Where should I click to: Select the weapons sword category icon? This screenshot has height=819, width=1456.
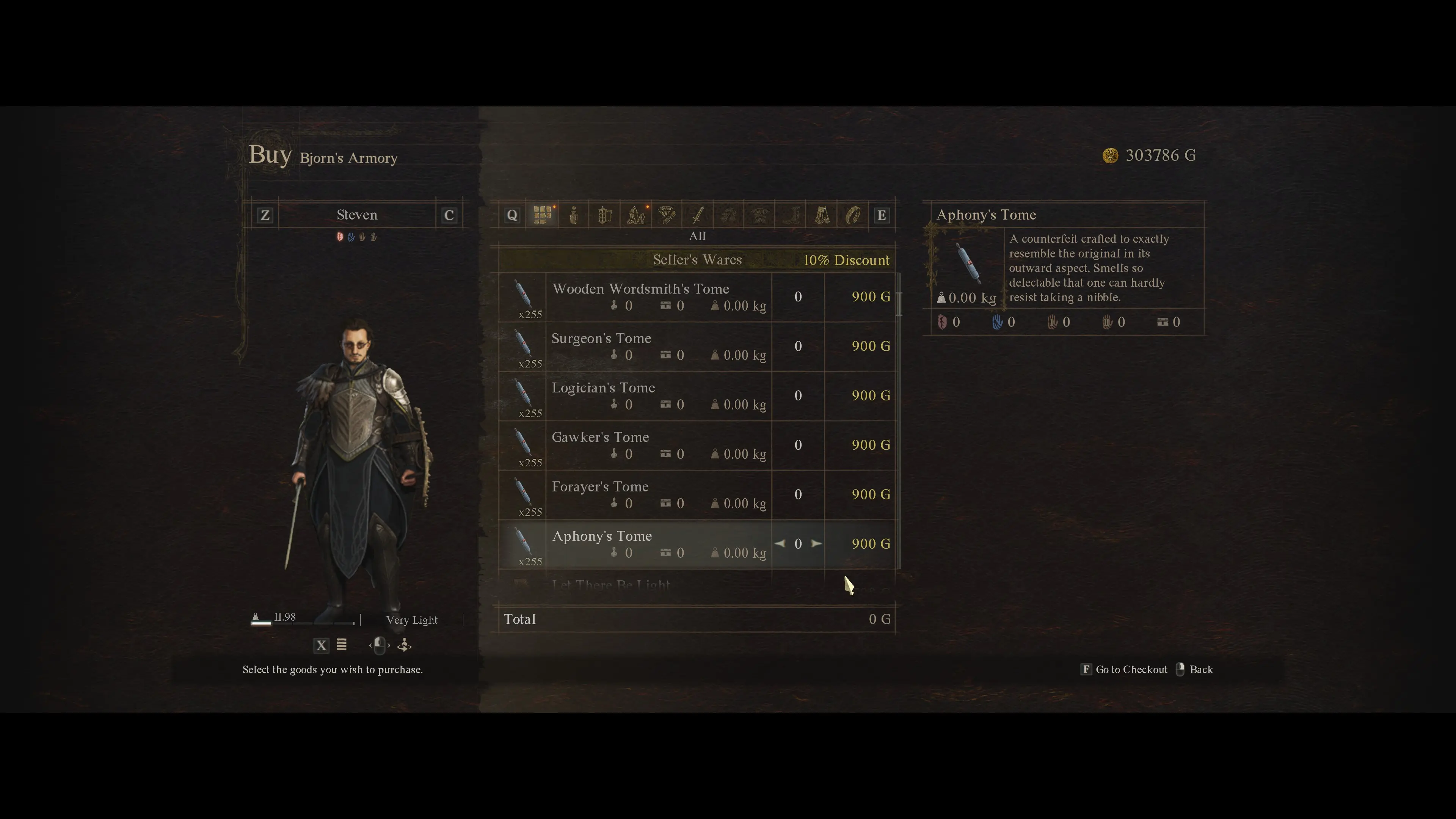[698, 215]
